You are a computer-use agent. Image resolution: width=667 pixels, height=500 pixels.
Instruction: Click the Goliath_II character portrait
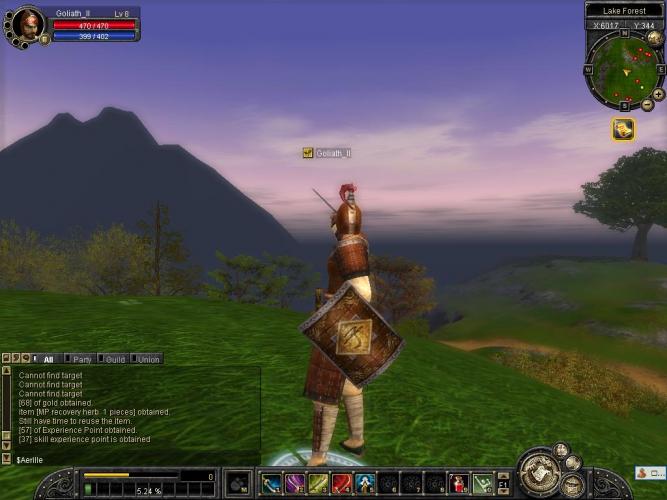(27, 22)
